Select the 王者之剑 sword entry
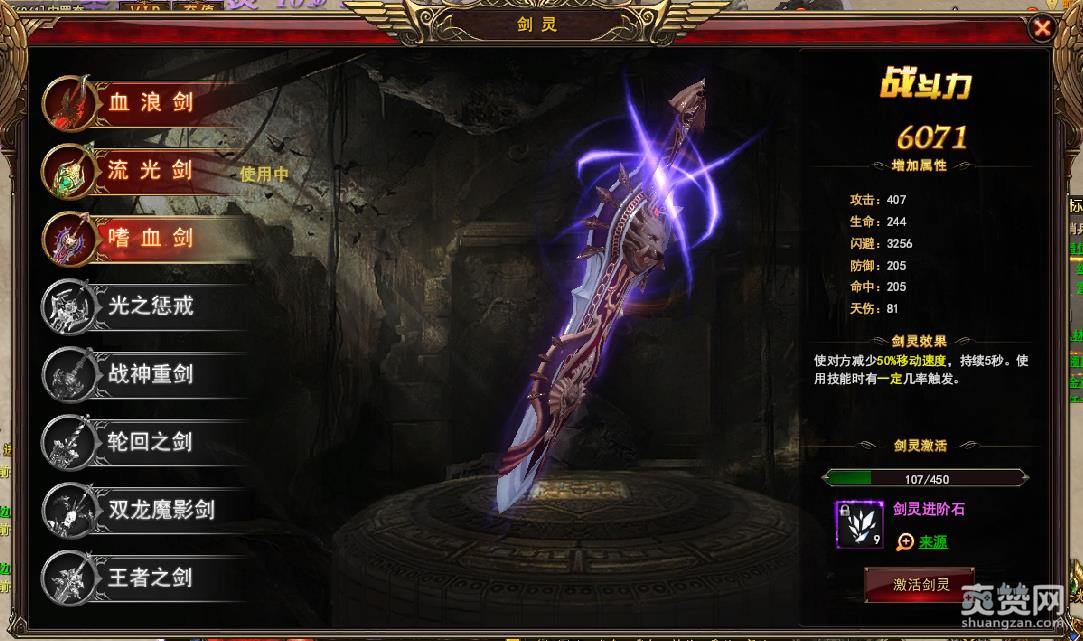 click(x=150, y=578)
